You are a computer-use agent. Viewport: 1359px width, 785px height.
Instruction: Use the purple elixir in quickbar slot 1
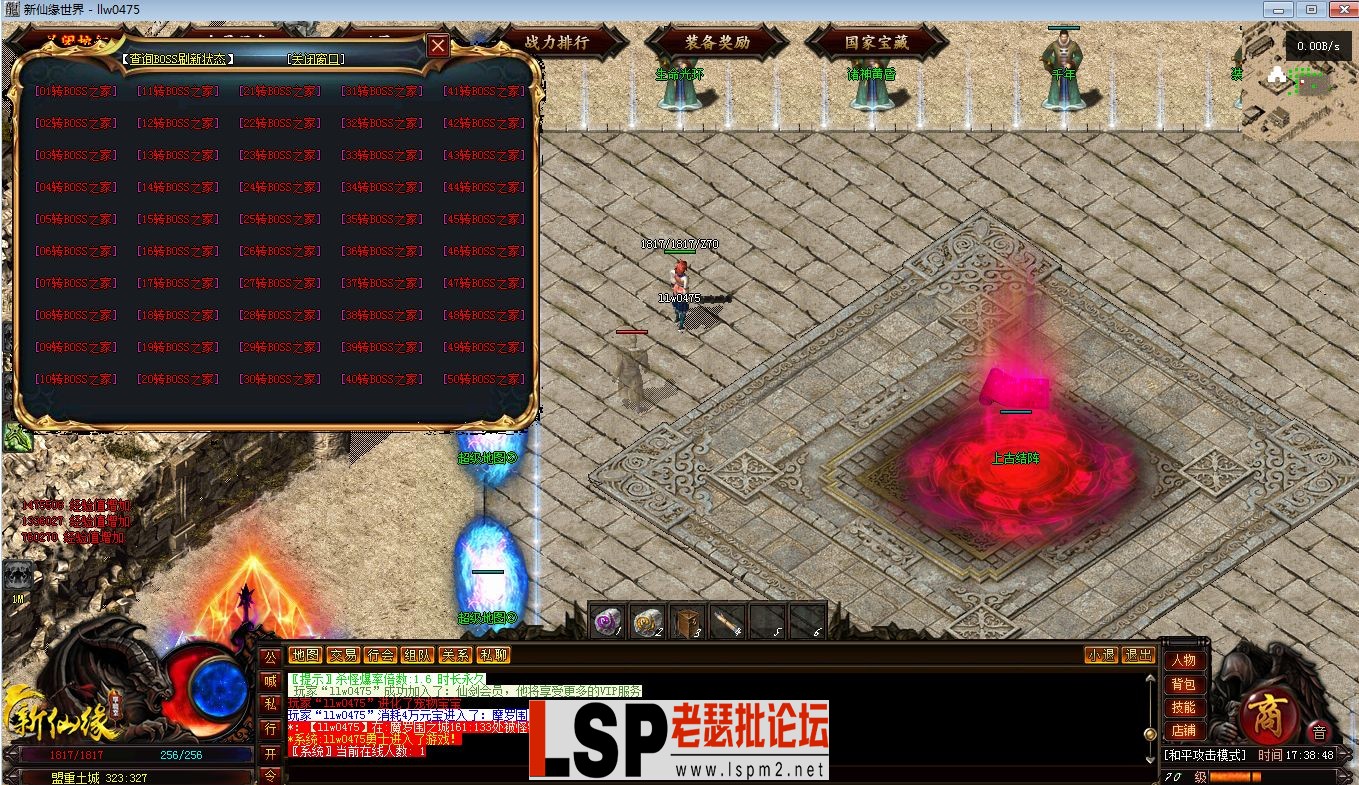click(x=605, y=620)
